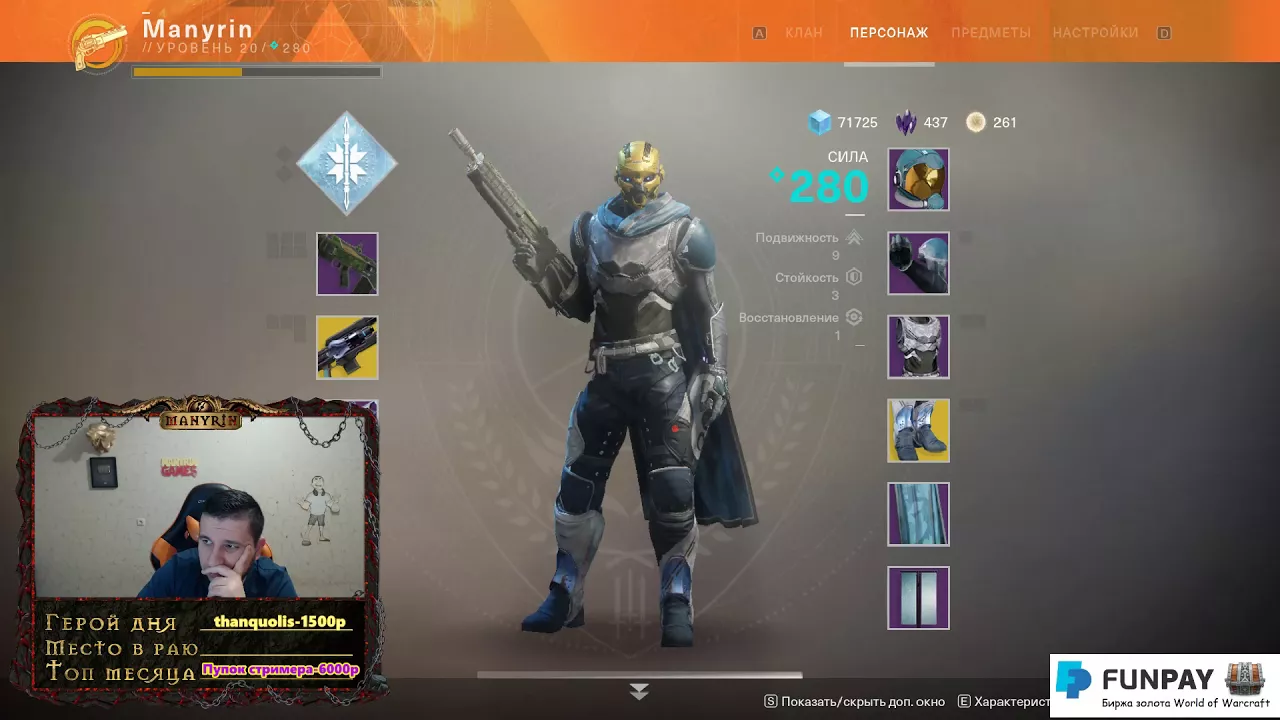This screenshot has height=720, width=1280.
Task: Click the legendary shards currency icon
Action: [905, 122]
